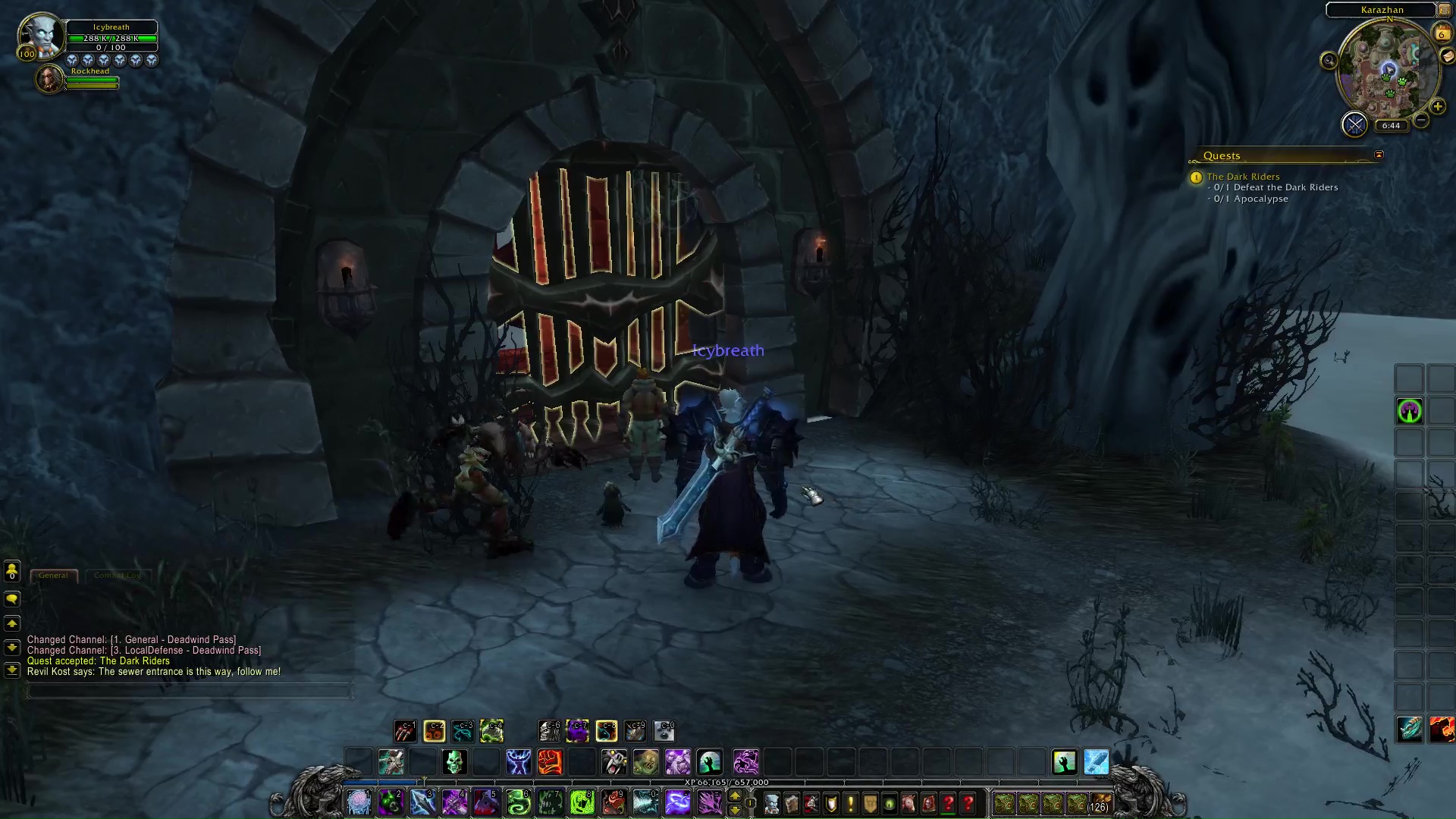Switch to the Combat Log tab
Screen dimensions: 1456x819
pyautogui.click(x=119, y=575)
